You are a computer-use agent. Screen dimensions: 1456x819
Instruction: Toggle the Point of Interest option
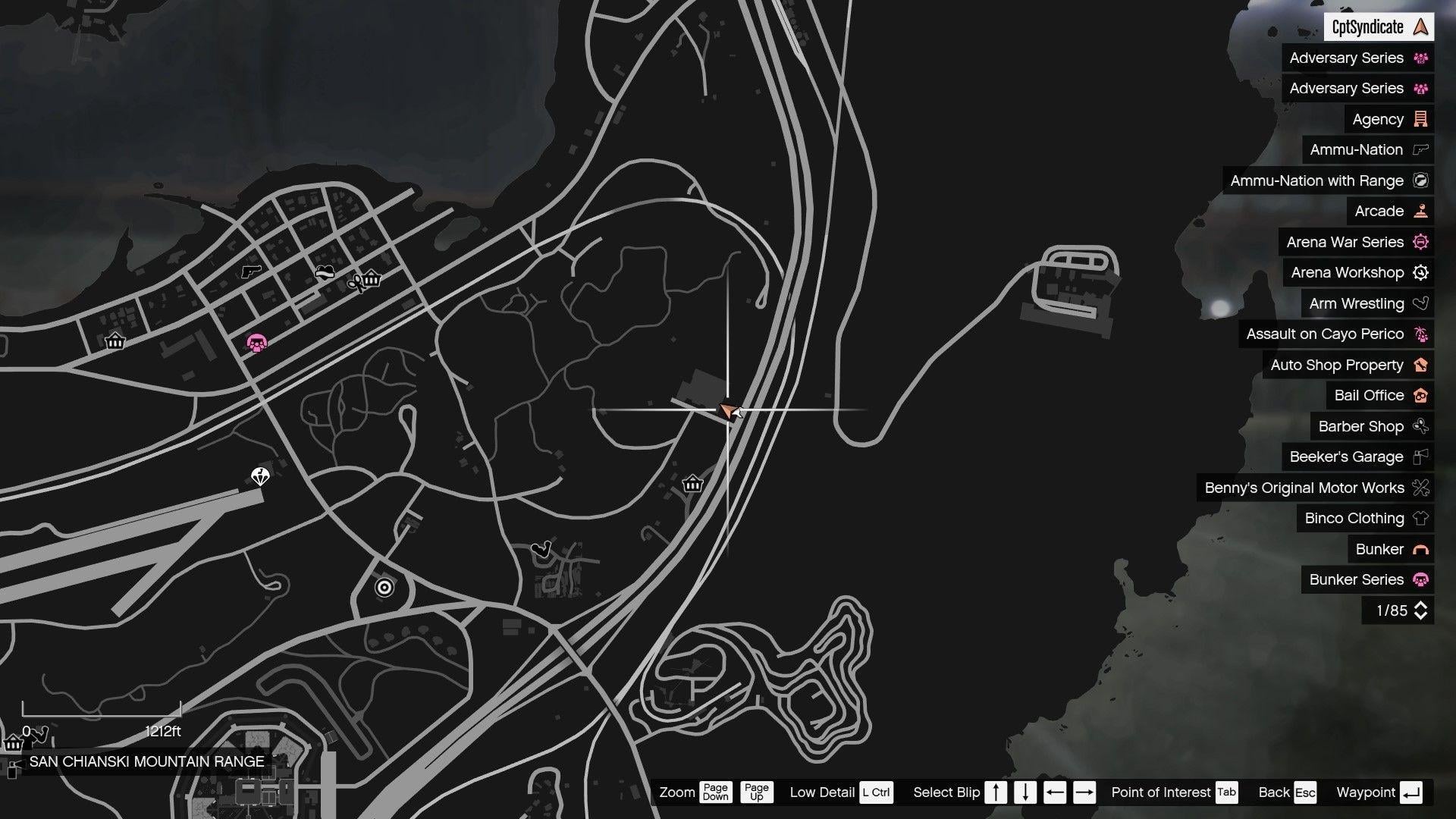pos(1225,792)
